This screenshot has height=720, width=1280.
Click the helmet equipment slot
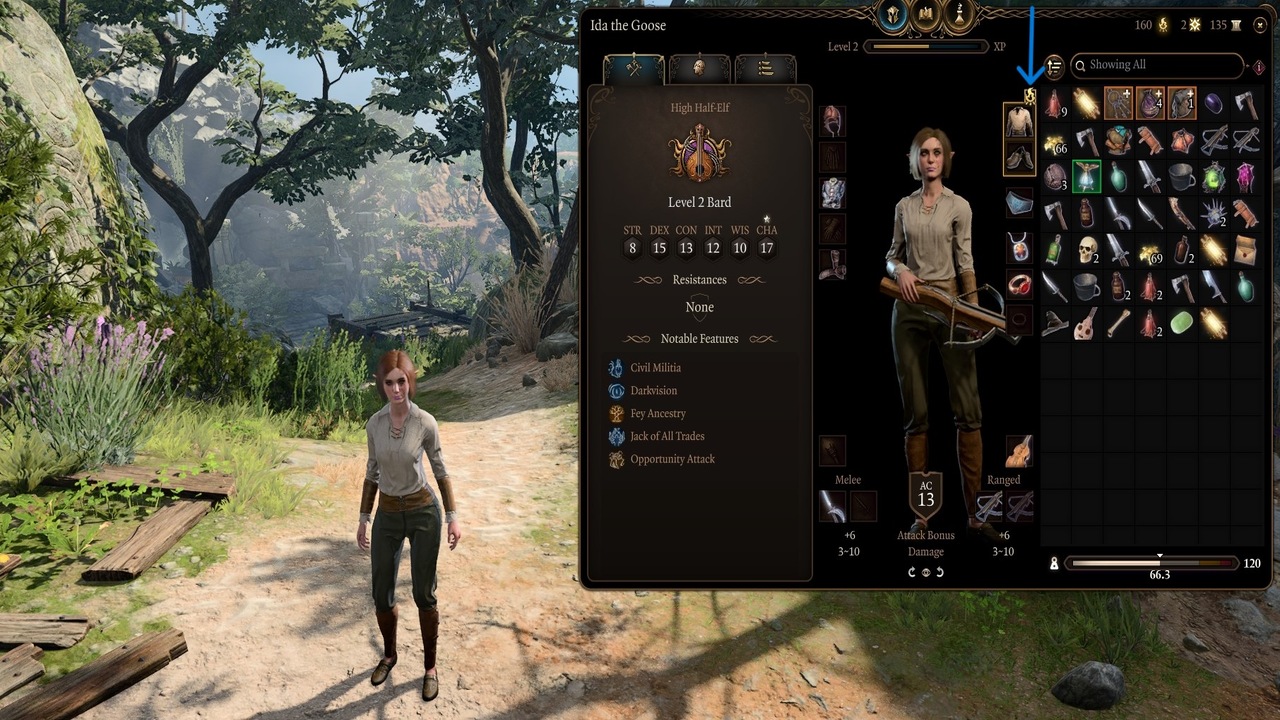tap(832, 120)
